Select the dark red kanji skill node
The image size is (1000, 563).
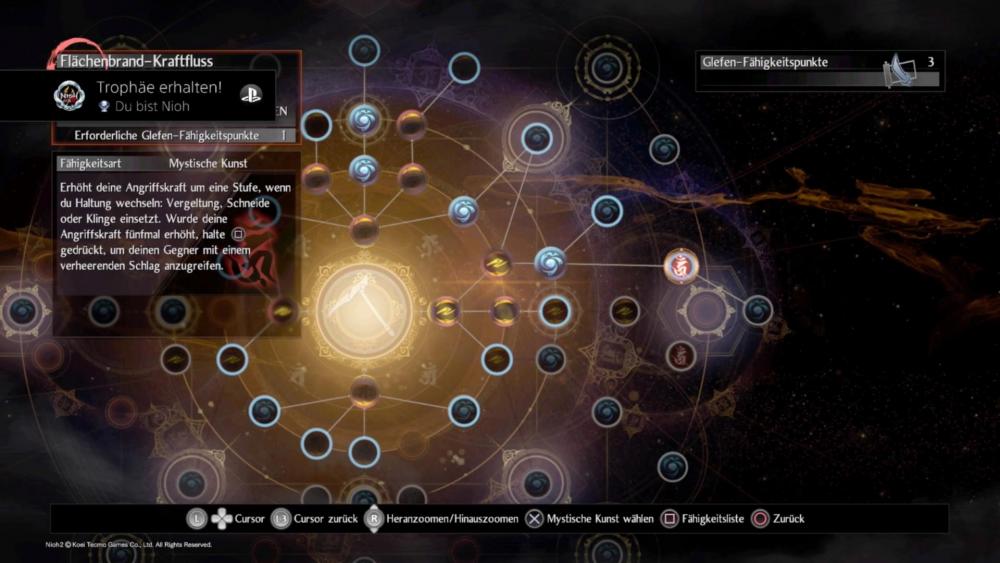coord(681,354)
